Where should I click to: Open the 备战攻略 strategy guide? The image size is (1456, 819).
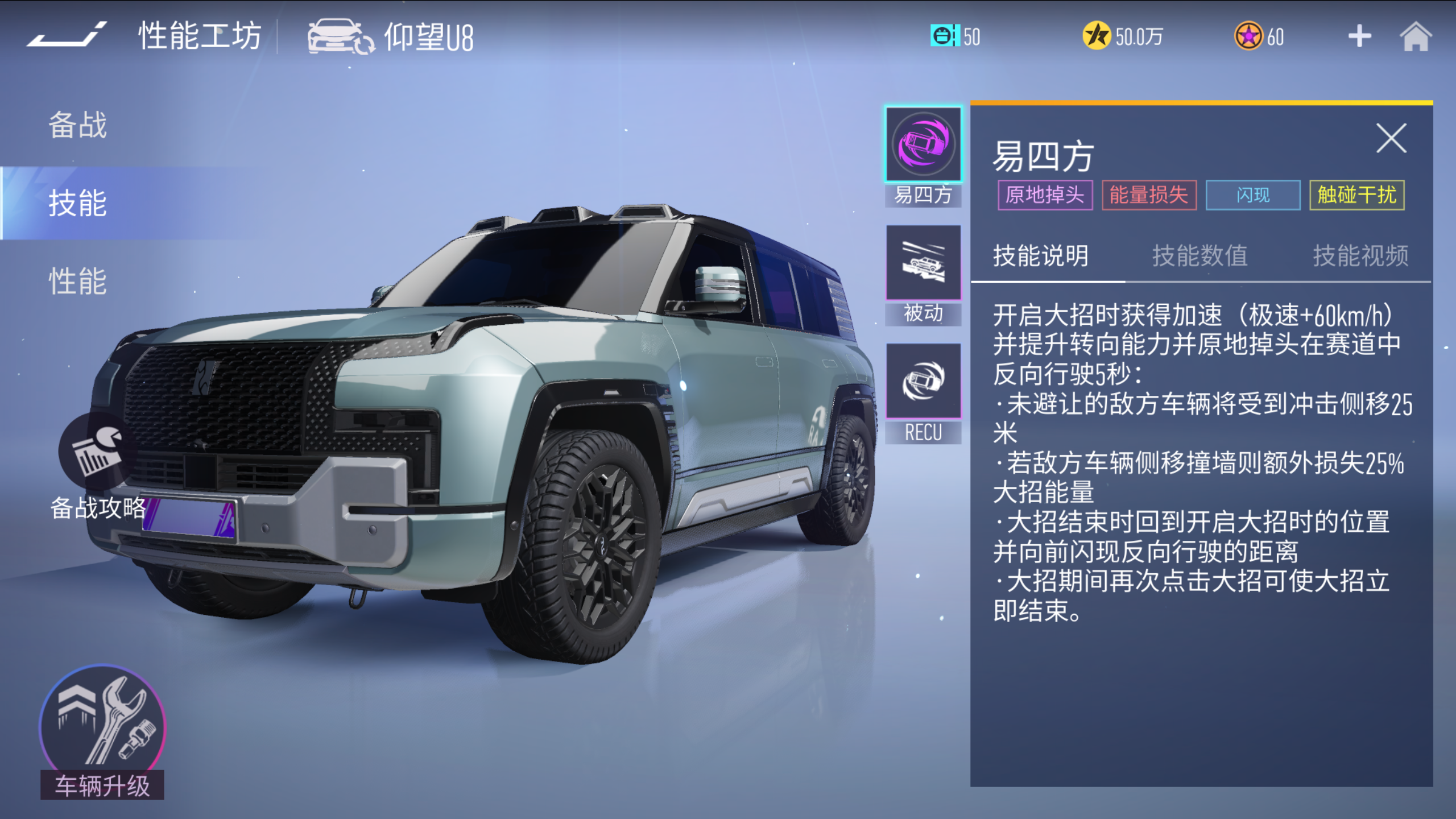pyautogui.click(x=98, y=468)
